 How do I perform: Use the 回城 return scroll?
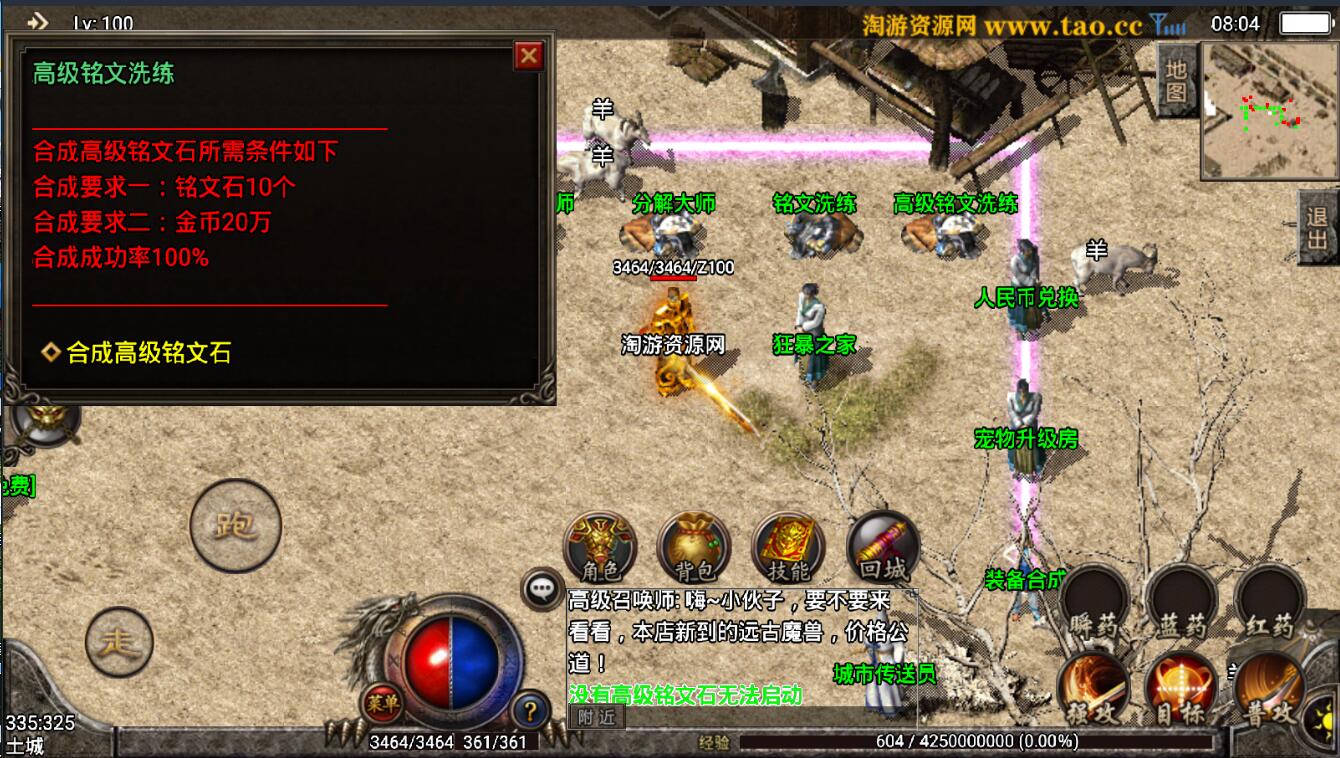click(882, 548)
